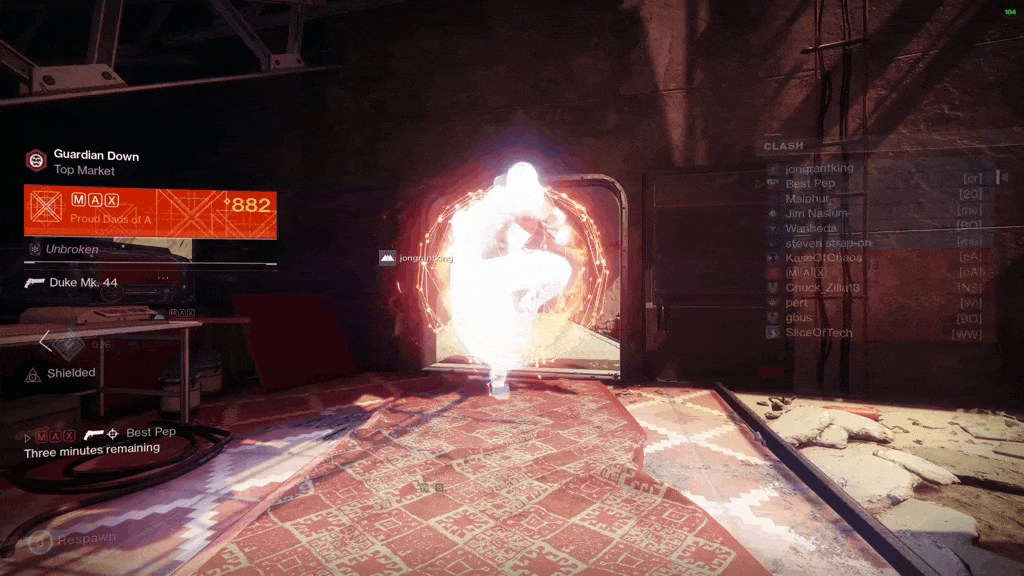The width and height of the screenshot is (1024, 576).
Task: Click SliceOfTech in the player list
Action: pos(818,332)
